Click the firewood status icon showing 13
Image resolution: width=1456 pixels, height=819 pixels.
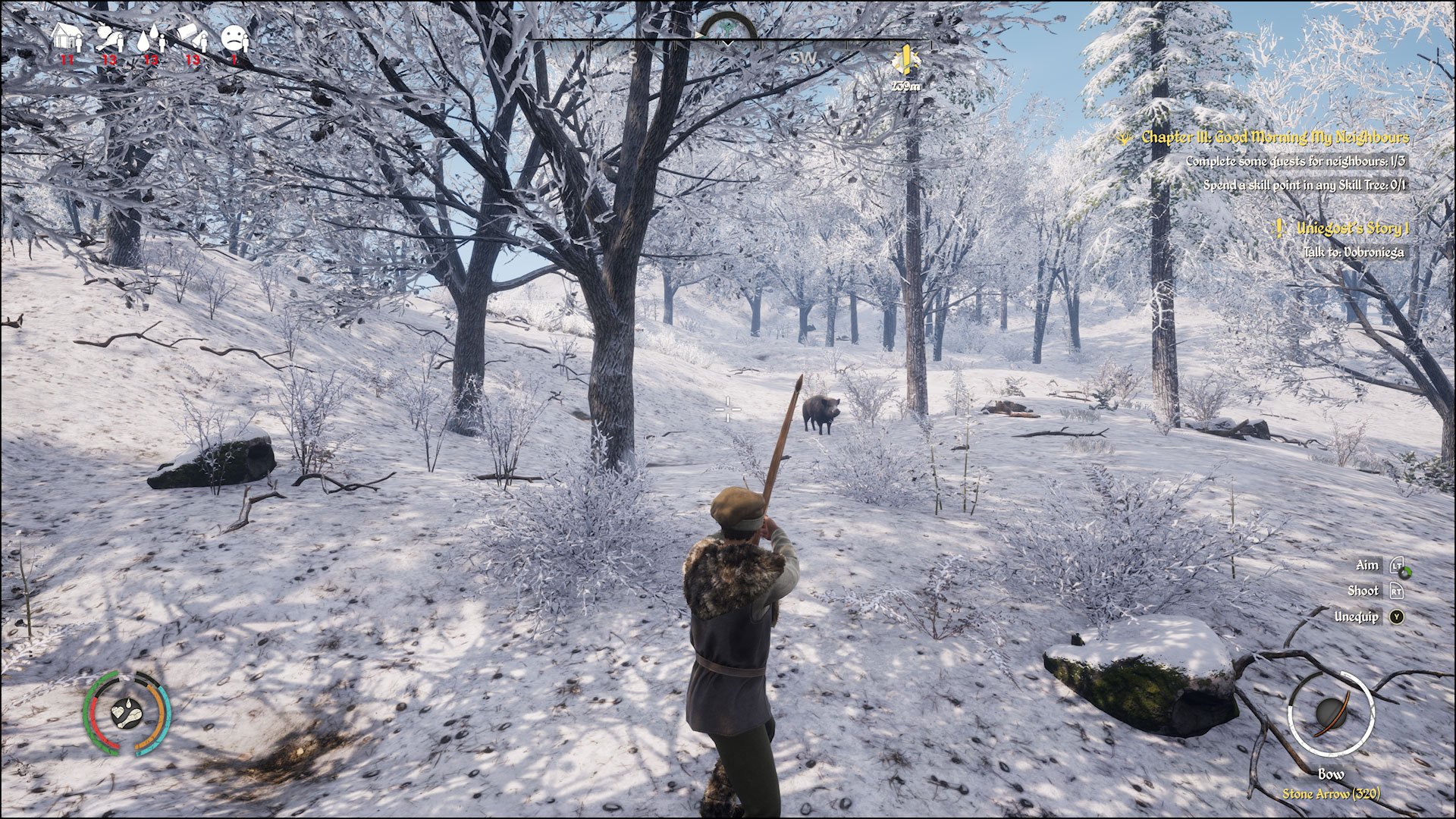(191, 36)
